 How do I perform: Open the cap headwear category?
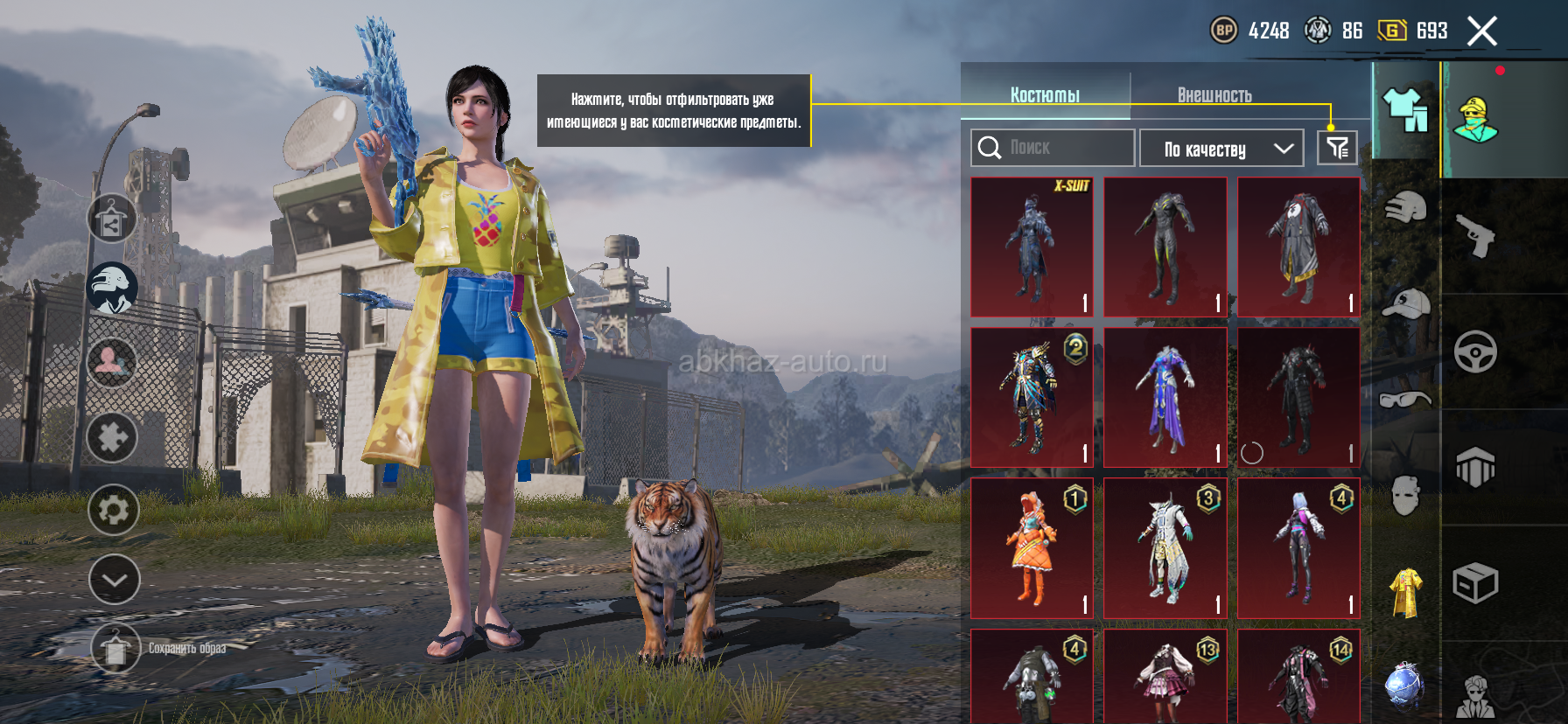tap(1405, 303)
